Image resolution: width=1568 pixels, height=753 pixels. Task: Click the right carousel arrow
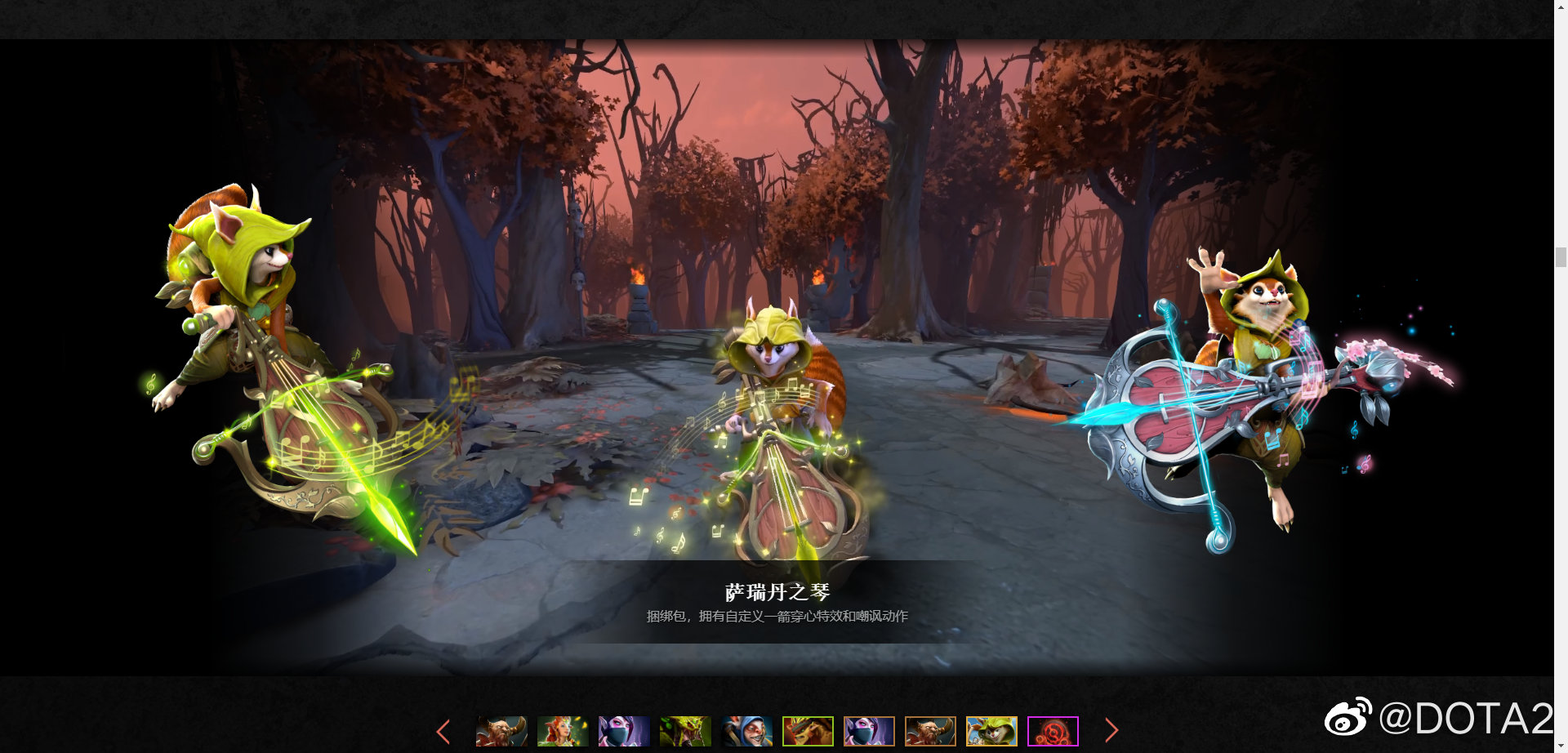1112,731
